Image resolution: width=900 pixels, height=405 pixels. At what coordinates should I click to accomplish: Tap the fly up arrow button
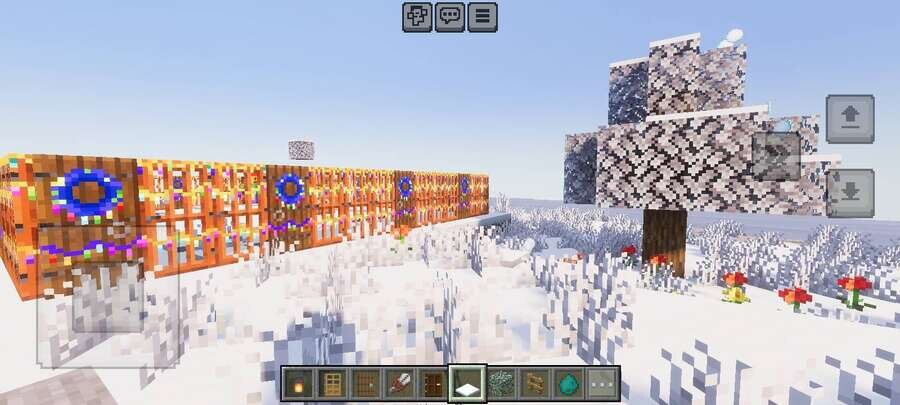tap(850, 119)
